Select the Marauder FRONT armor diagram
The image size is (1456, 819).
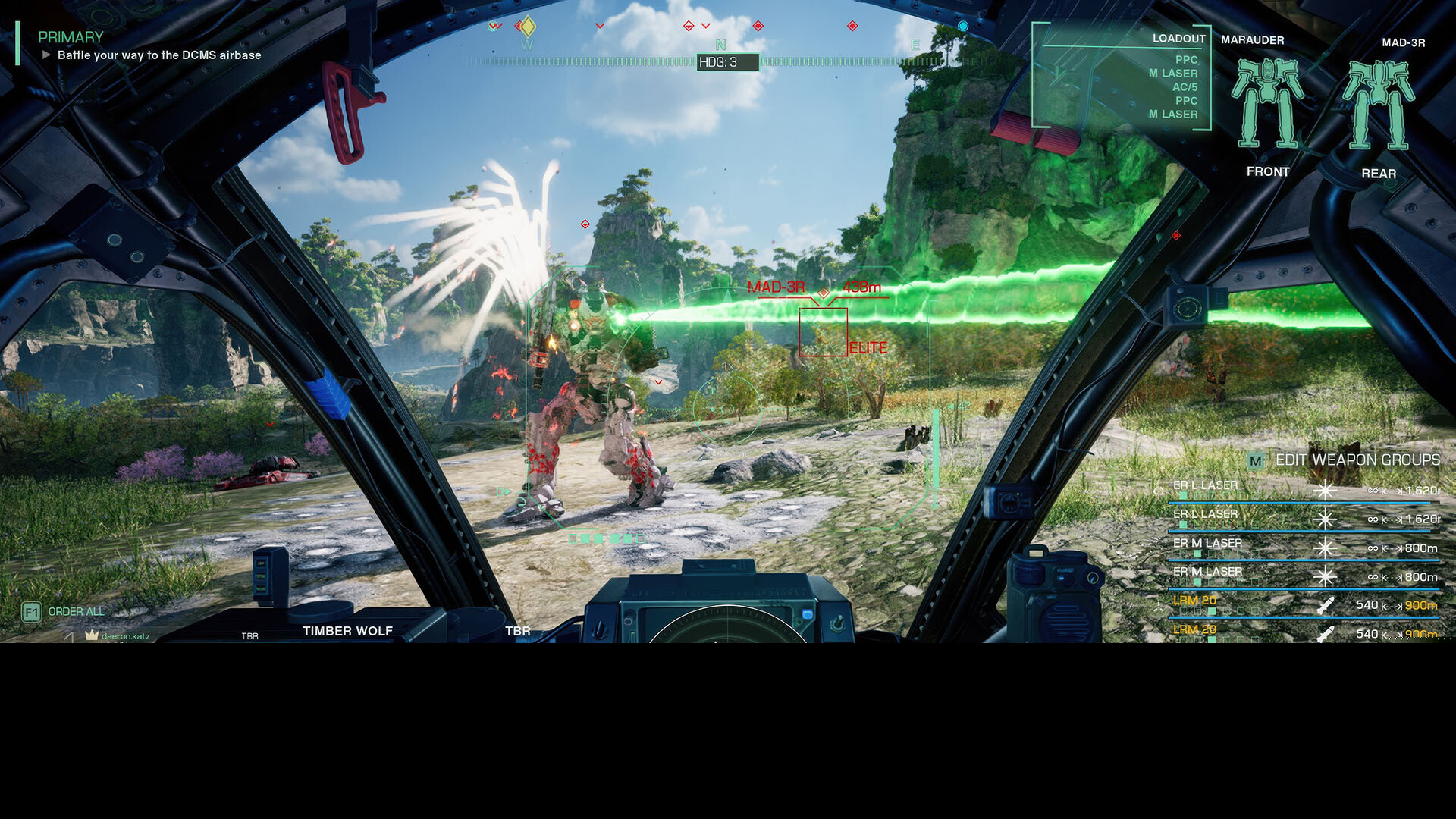[1266, 105]
